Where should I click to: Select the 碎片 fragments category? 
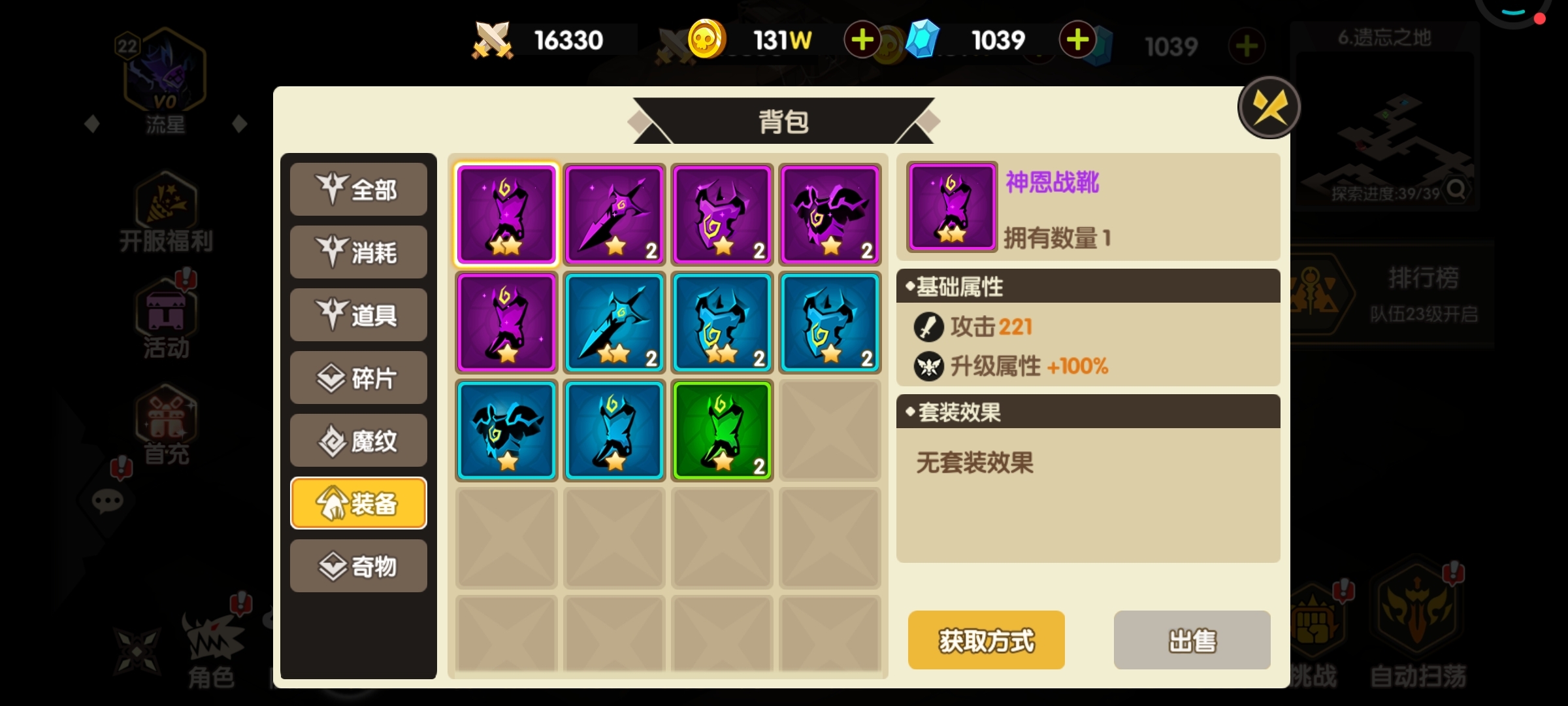(358, 378)
